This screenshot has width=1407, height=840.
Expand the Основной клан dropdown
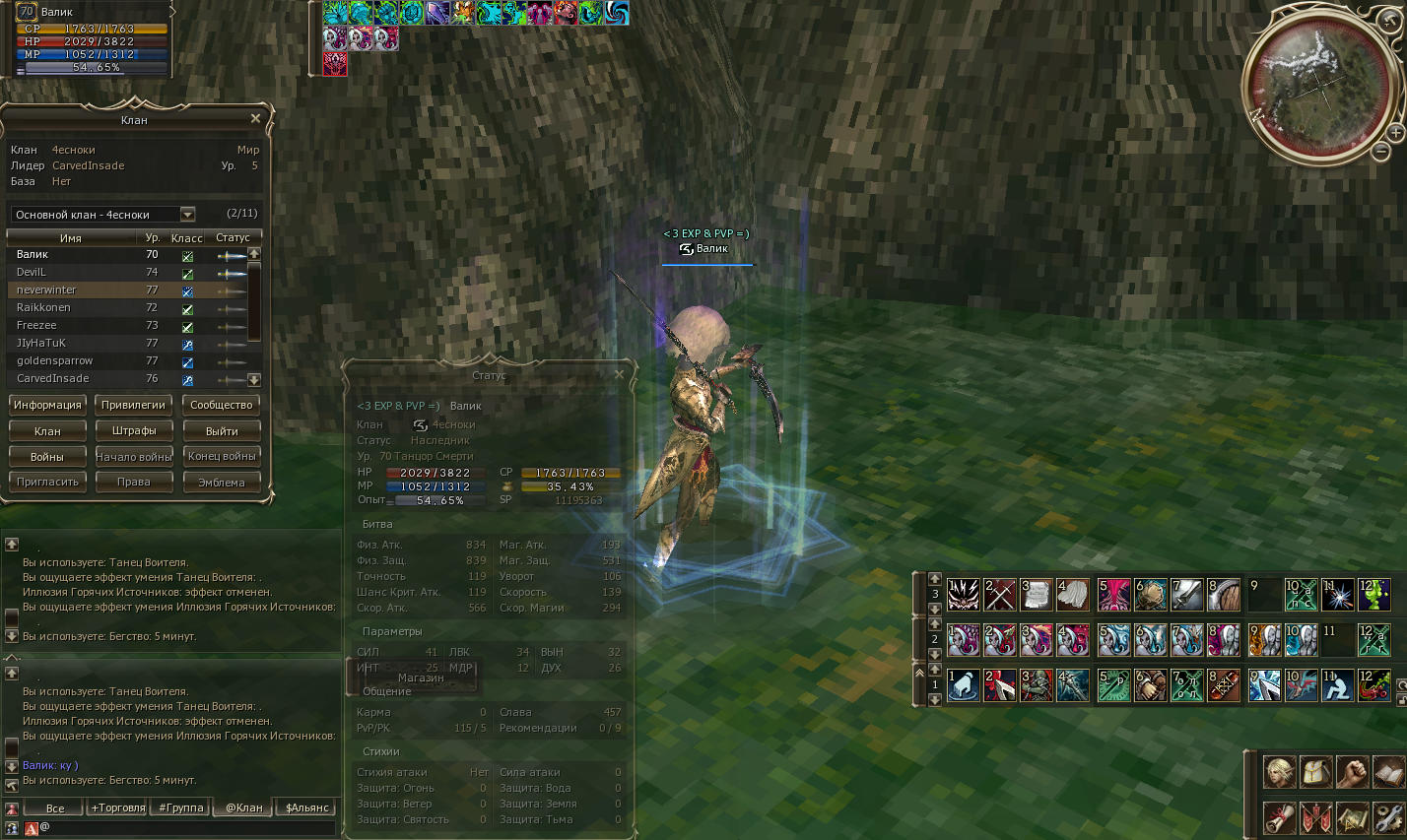coord(187,215)
